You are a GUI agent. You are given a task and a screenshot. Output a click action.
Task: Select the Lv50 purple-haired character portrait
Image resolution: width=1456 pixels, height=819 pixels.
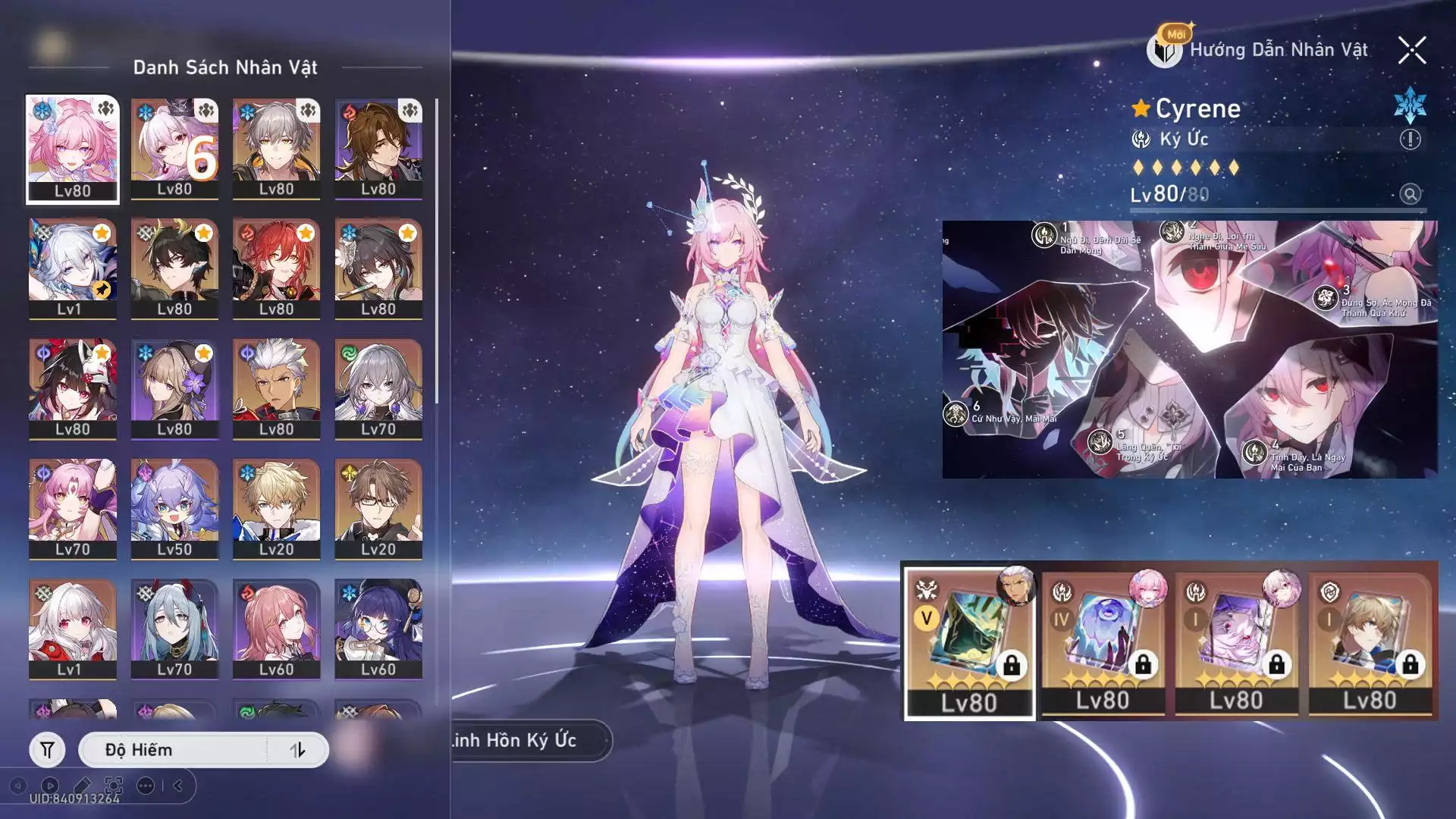[174, 508]
